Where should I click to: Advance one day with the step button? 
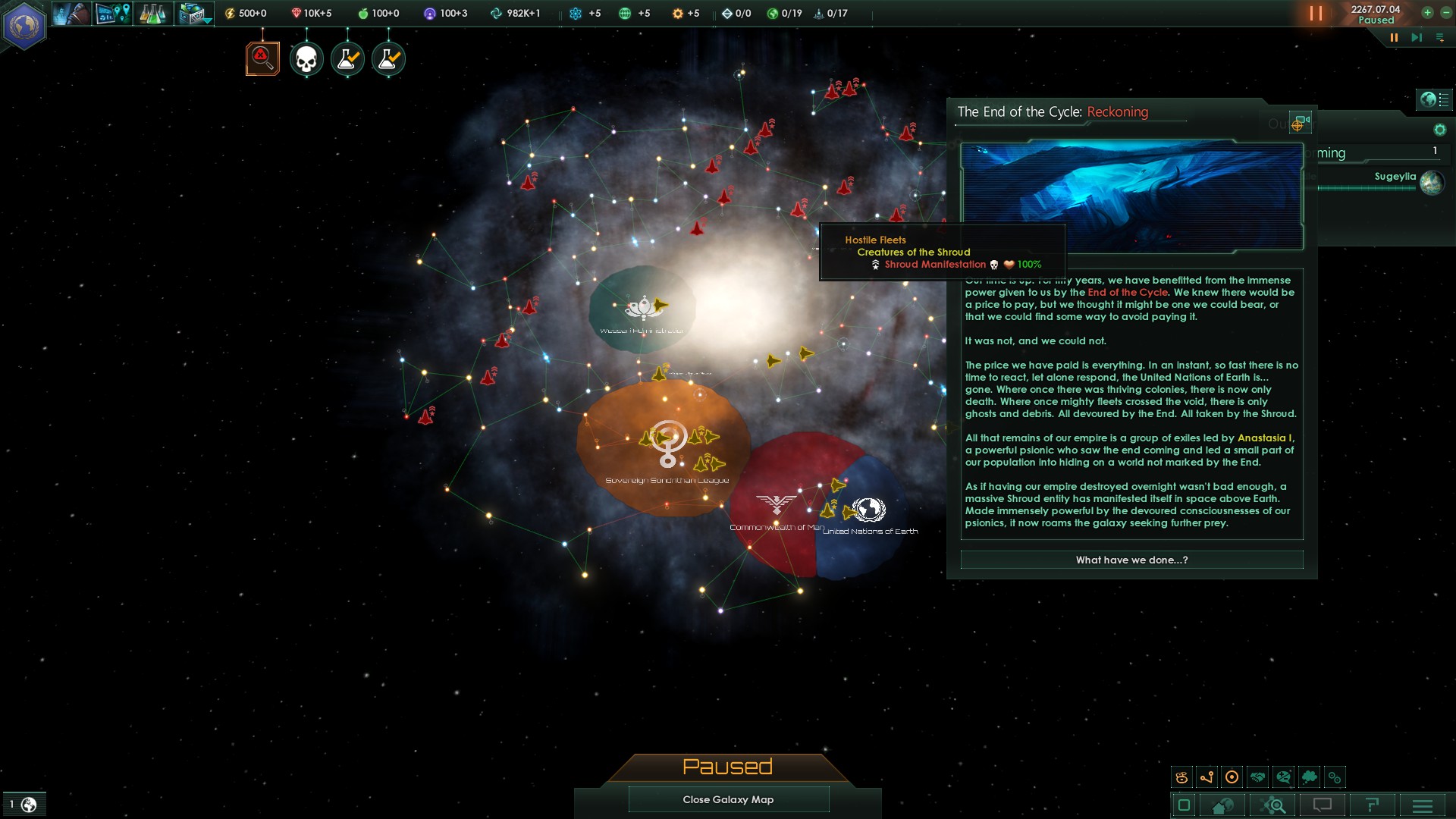(x=1416, y=37)
